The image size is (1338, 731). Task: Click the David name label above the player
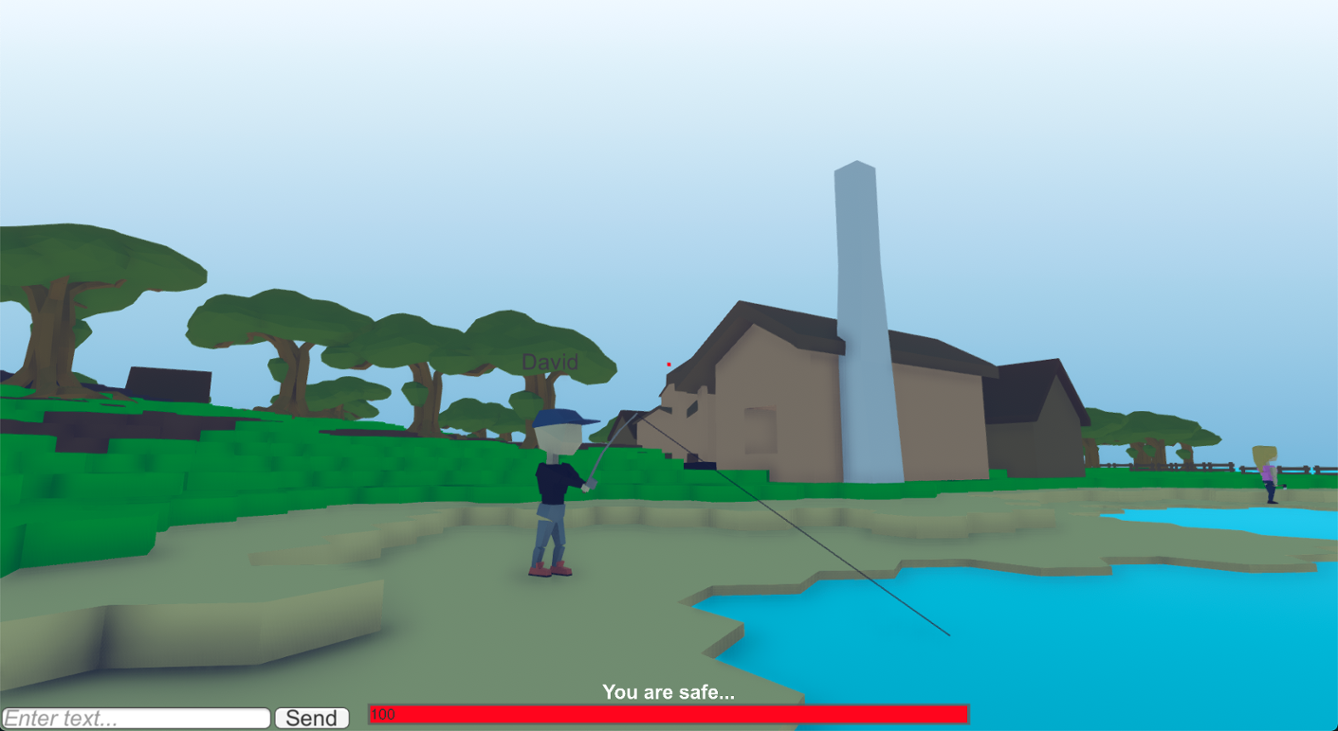coord(549,362)
